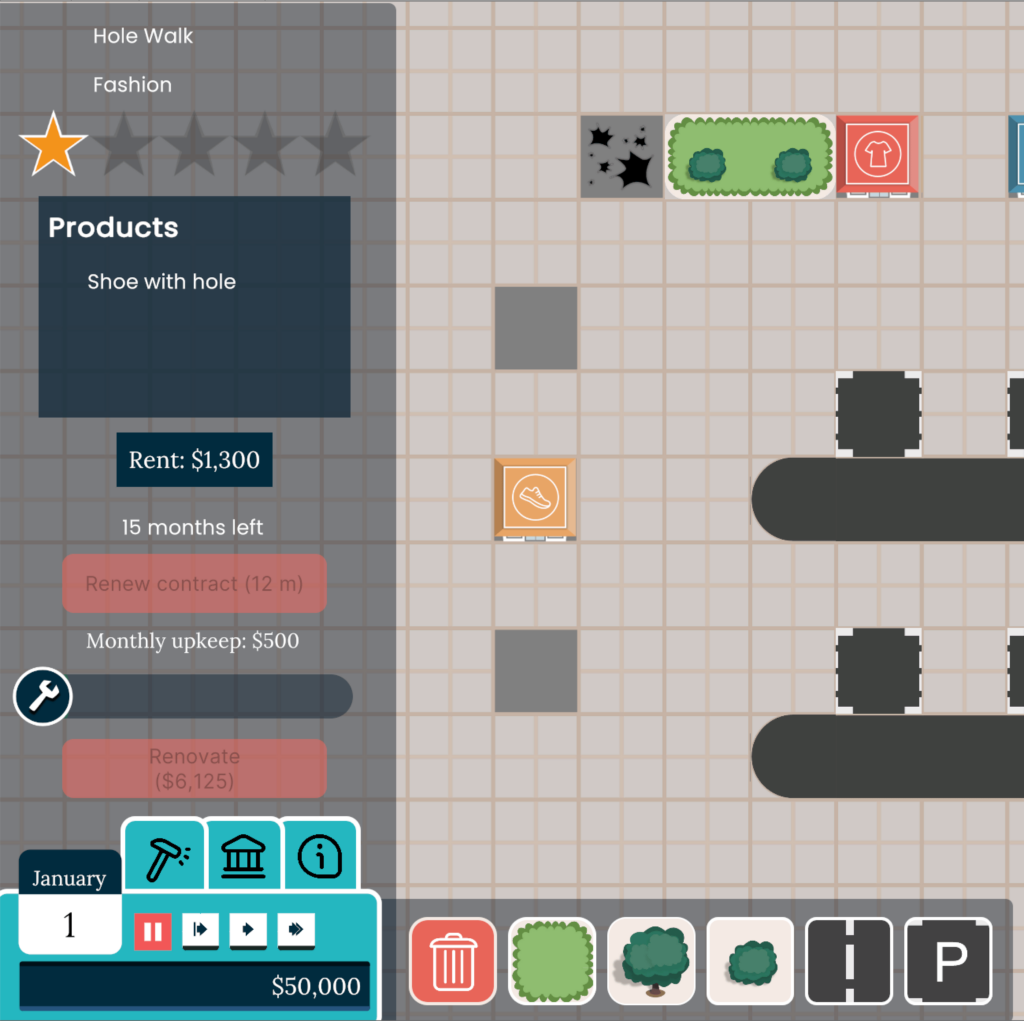Image resolution: width=1024 pixels, height=1021 pixels.
Task: Select the small bush decoration tool
Action: click(x=750, y=961)
